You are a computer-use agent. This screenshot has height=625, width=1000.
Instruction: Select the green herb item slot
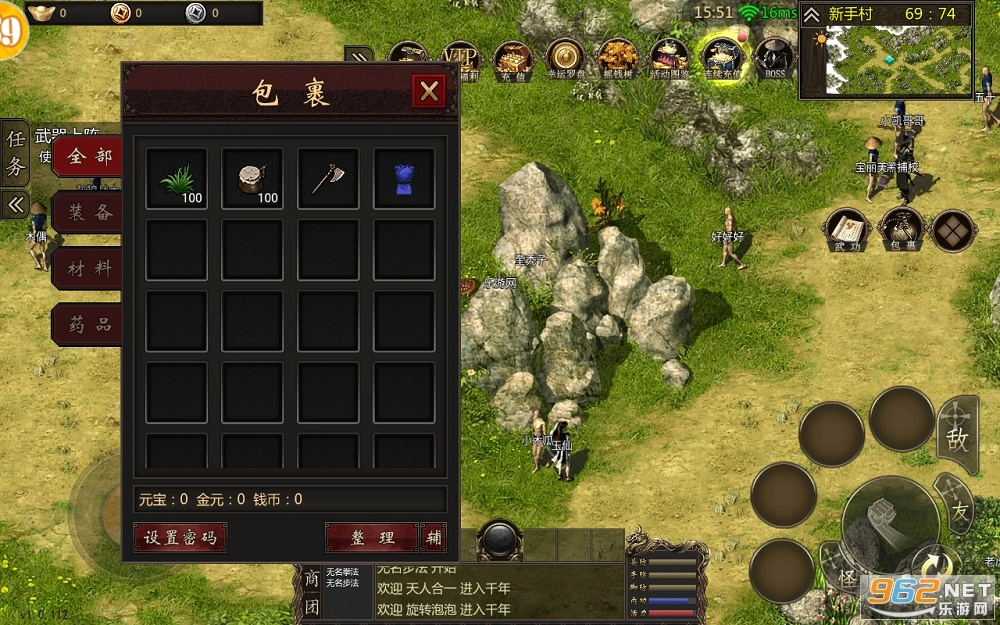point(176,179)
